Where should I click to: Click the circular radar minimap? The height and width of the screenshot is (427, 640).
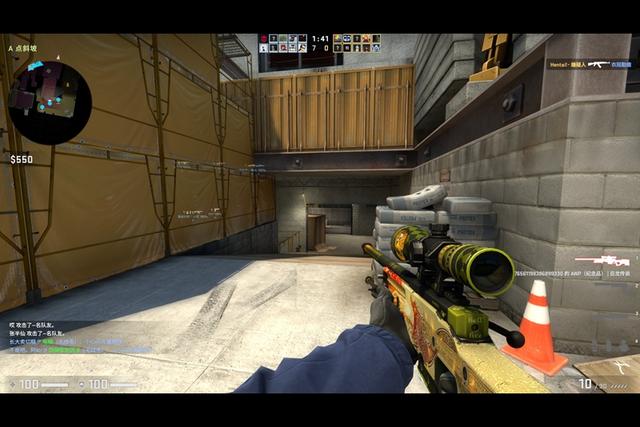[x=50, y=102]
